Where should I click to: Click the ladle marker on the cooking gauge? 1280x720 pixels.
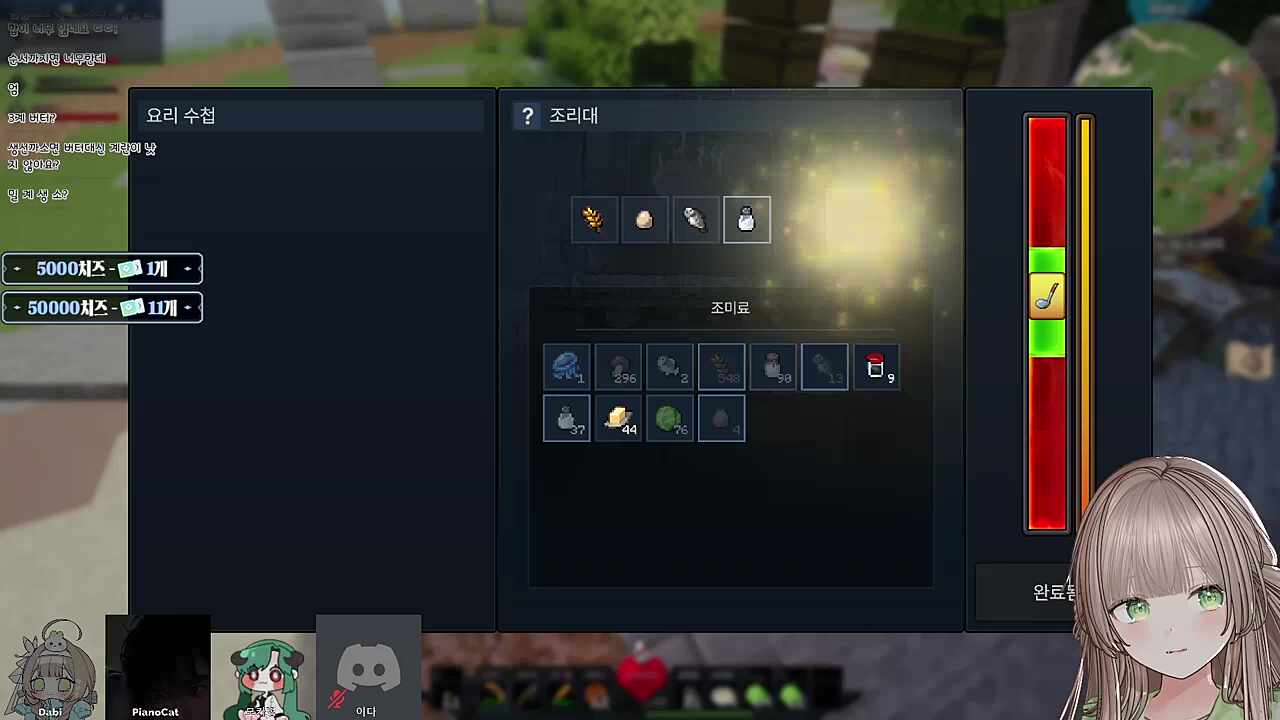coord(1046,295)
